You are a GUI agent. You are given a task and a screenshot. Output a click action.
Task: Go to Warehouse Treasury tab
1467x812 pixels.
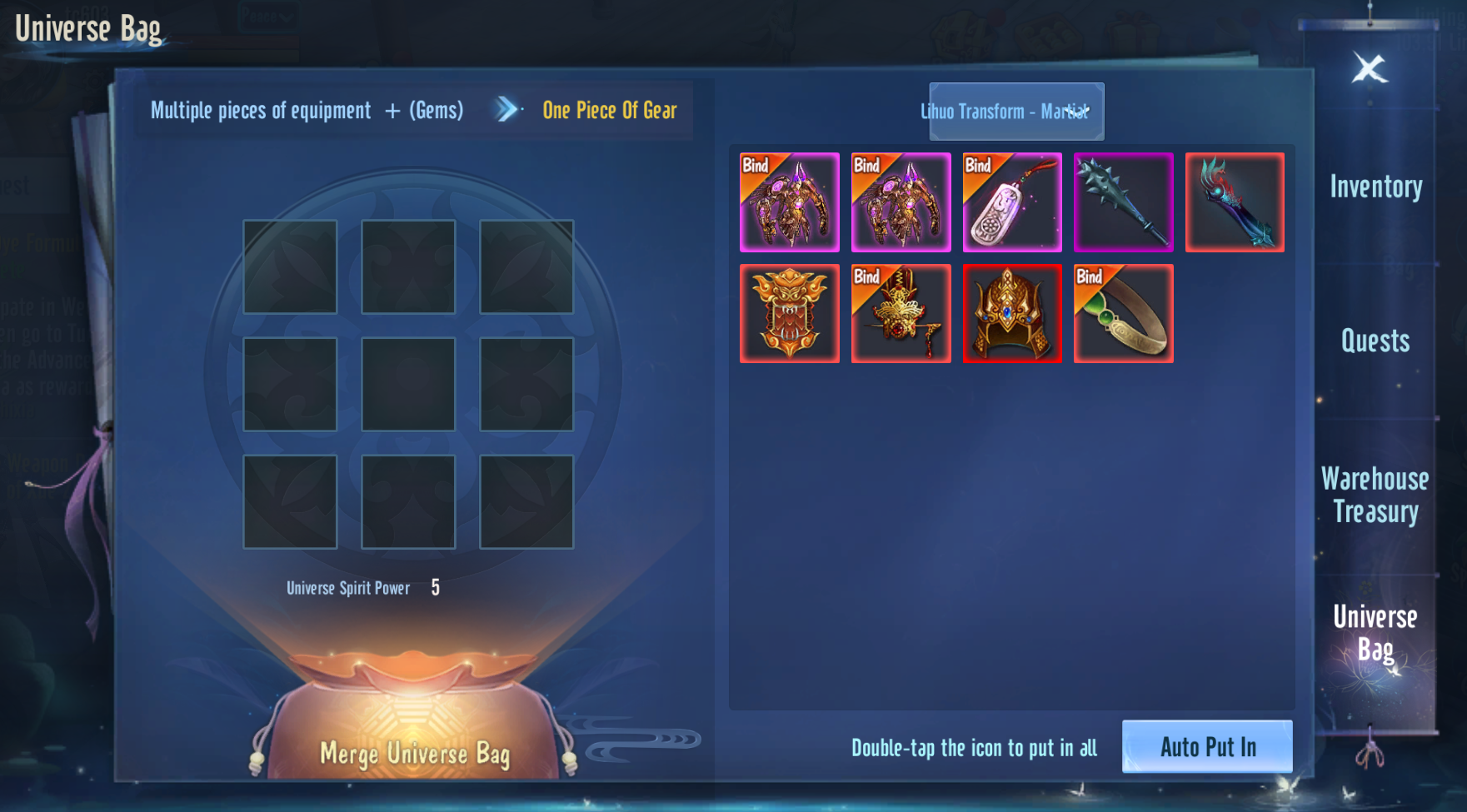tap(1375, 495)
